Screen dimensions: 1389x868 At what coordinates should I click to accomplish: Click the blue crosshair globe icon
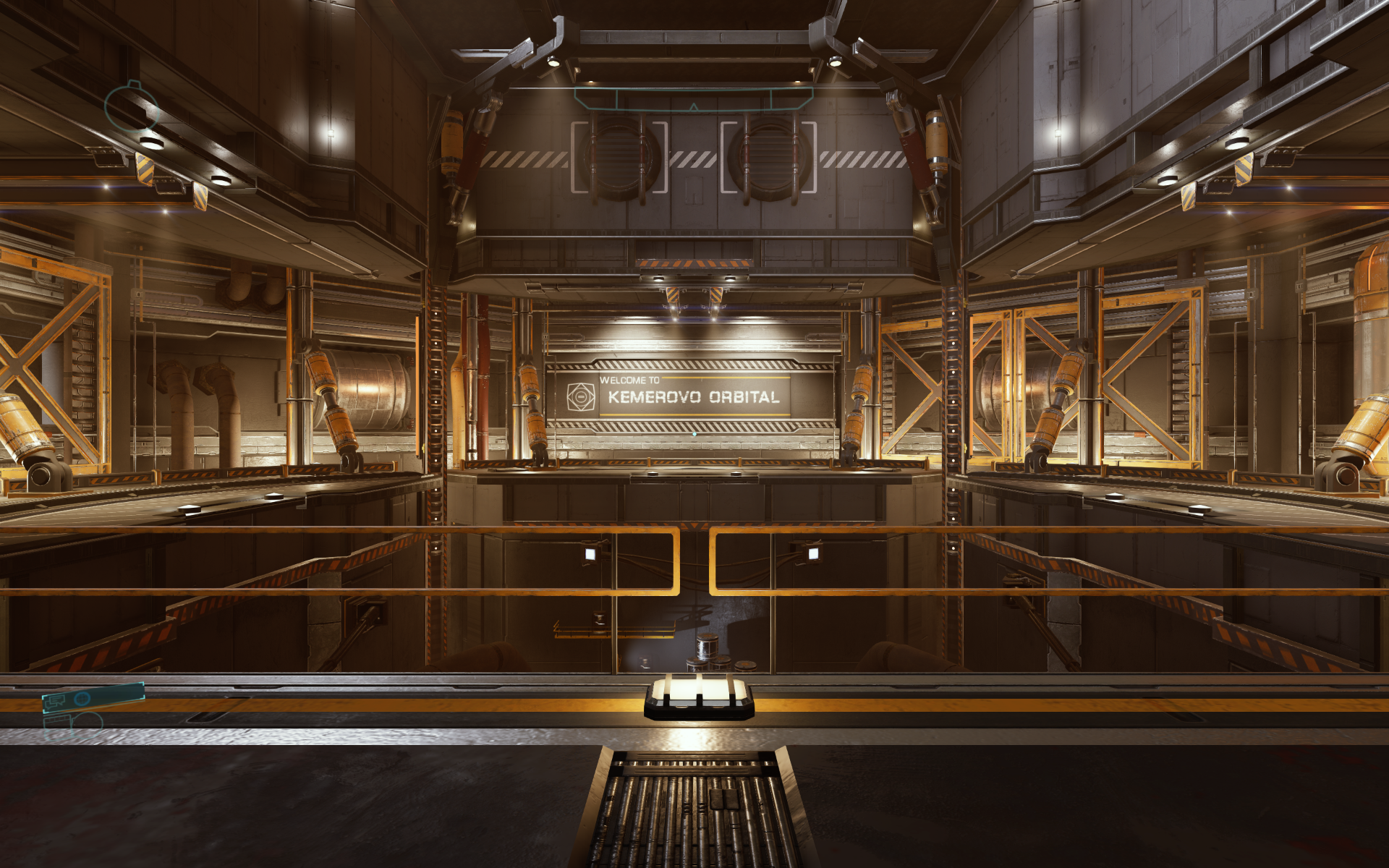pos(82,698)
